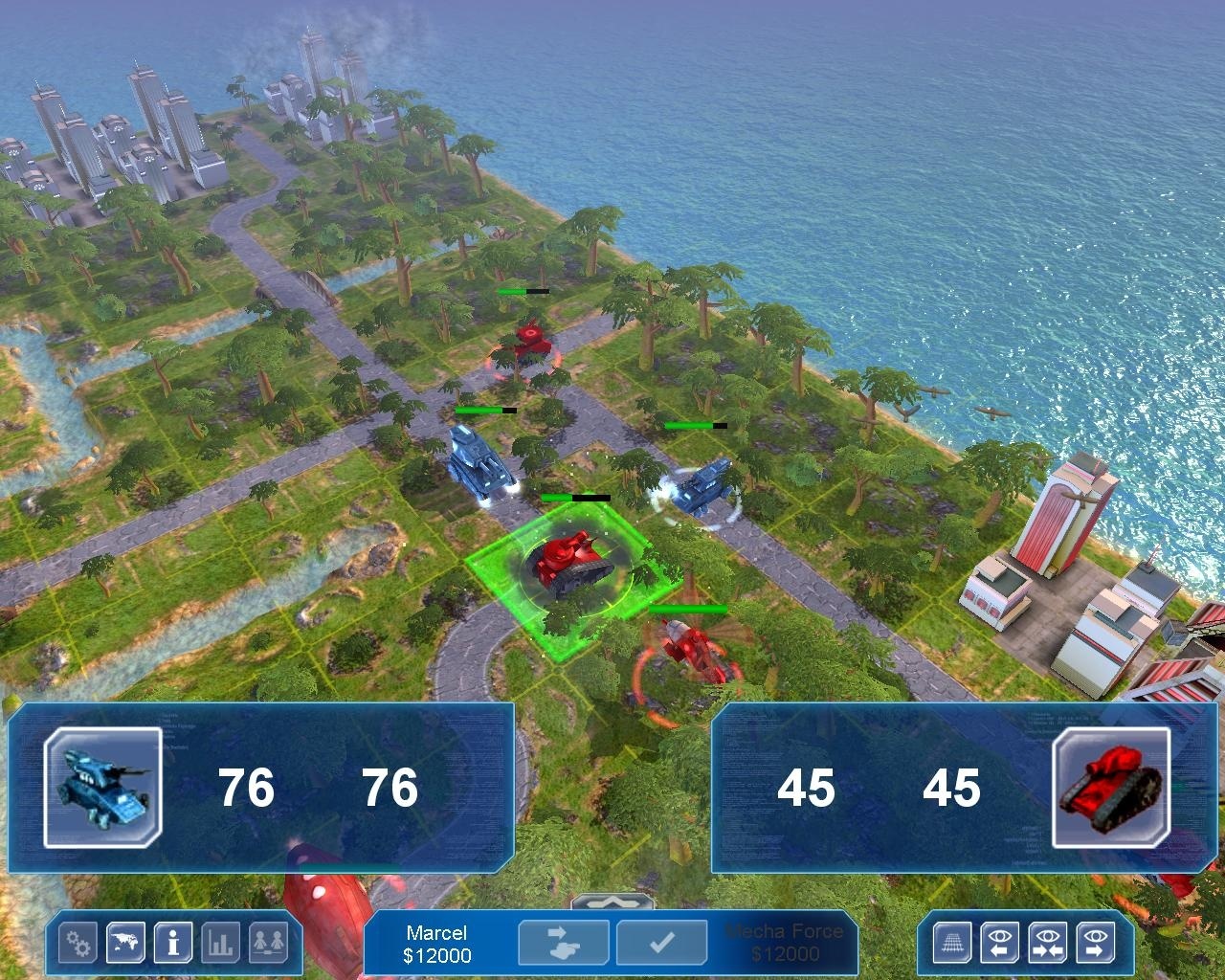Toggle the eye-left camera view icon
This screenshot has height=980, width=1225.
998,943
